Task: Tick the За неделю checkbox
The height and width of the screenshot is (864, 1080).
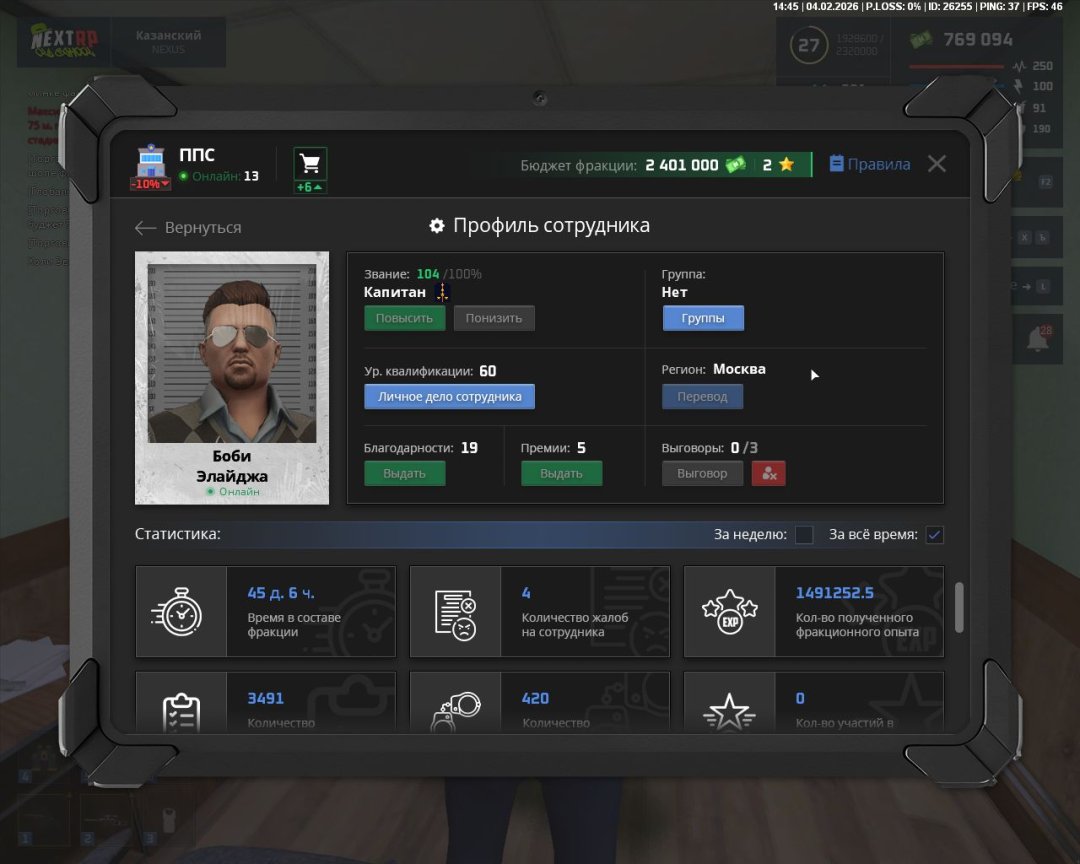Action: click(804, 535)
